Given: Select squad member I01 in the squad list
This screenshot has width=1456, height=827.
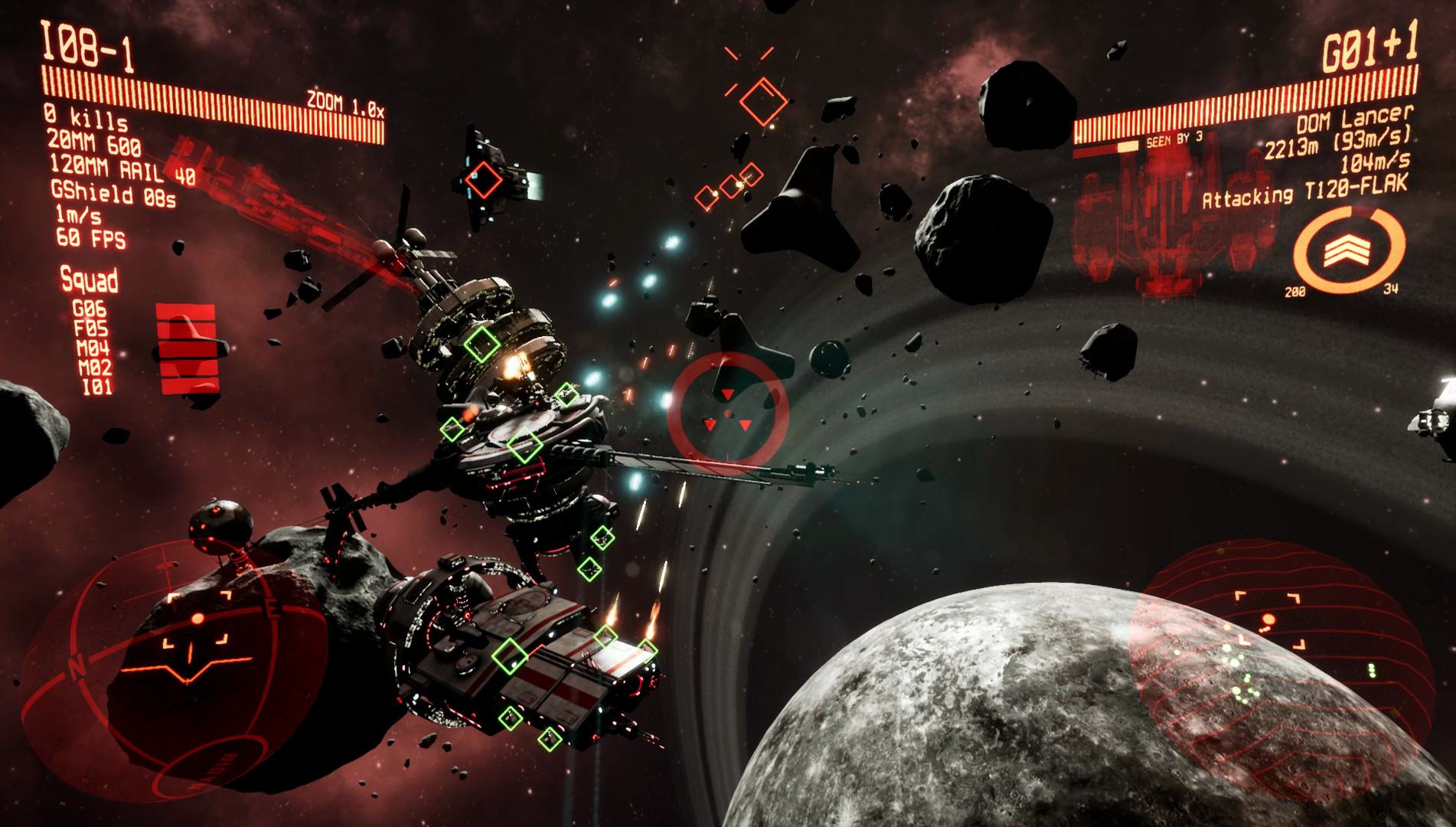Looking at the screenshot, I should [98, 387].
